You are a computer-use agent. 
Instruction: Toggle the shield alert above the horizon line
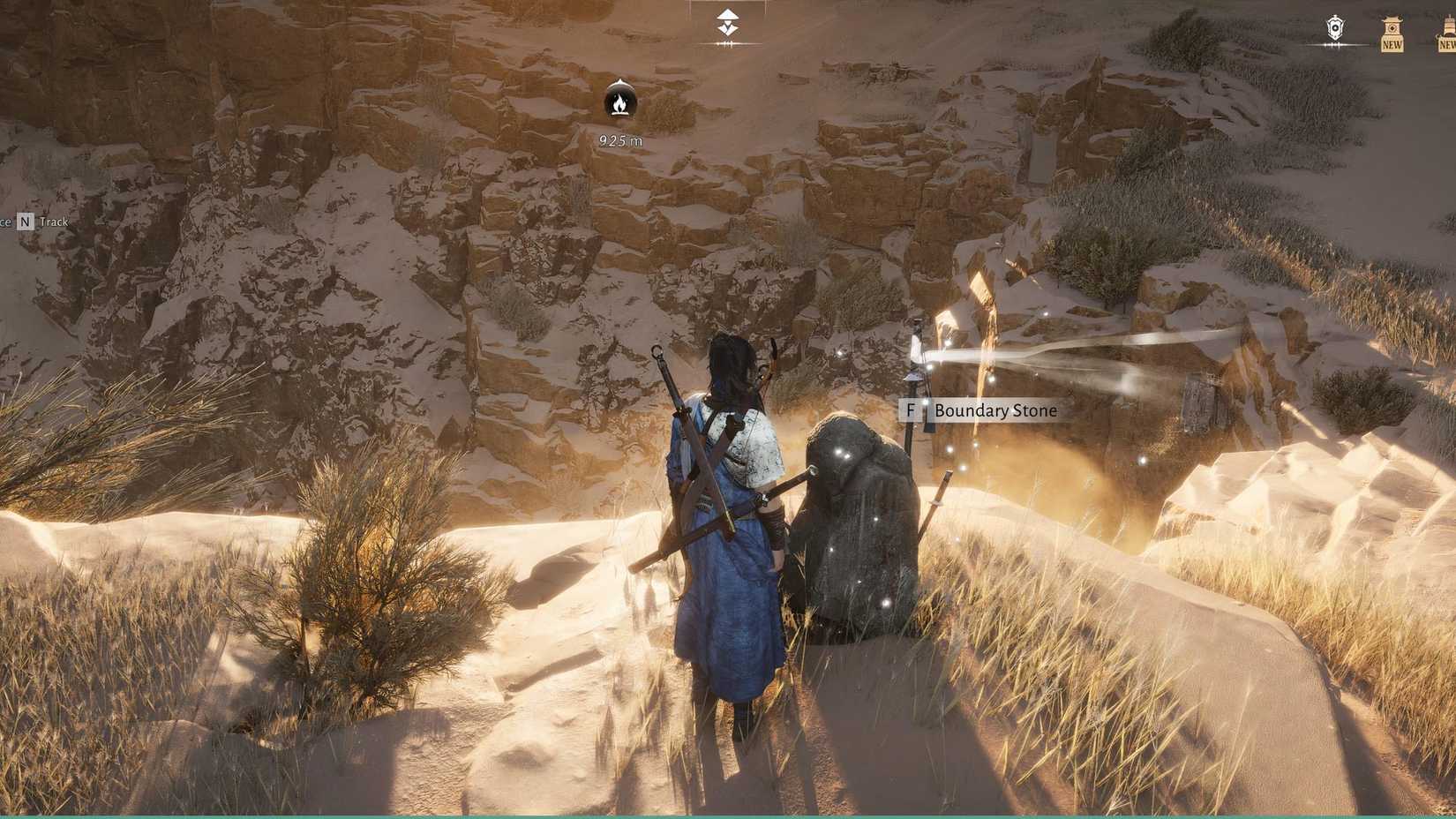1334,28
